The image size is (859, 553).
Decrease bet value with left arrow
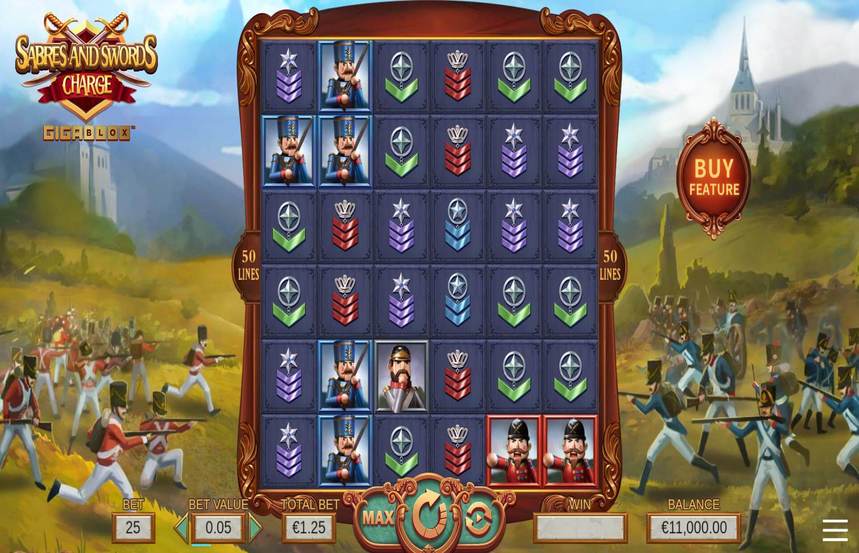(182, 527)
